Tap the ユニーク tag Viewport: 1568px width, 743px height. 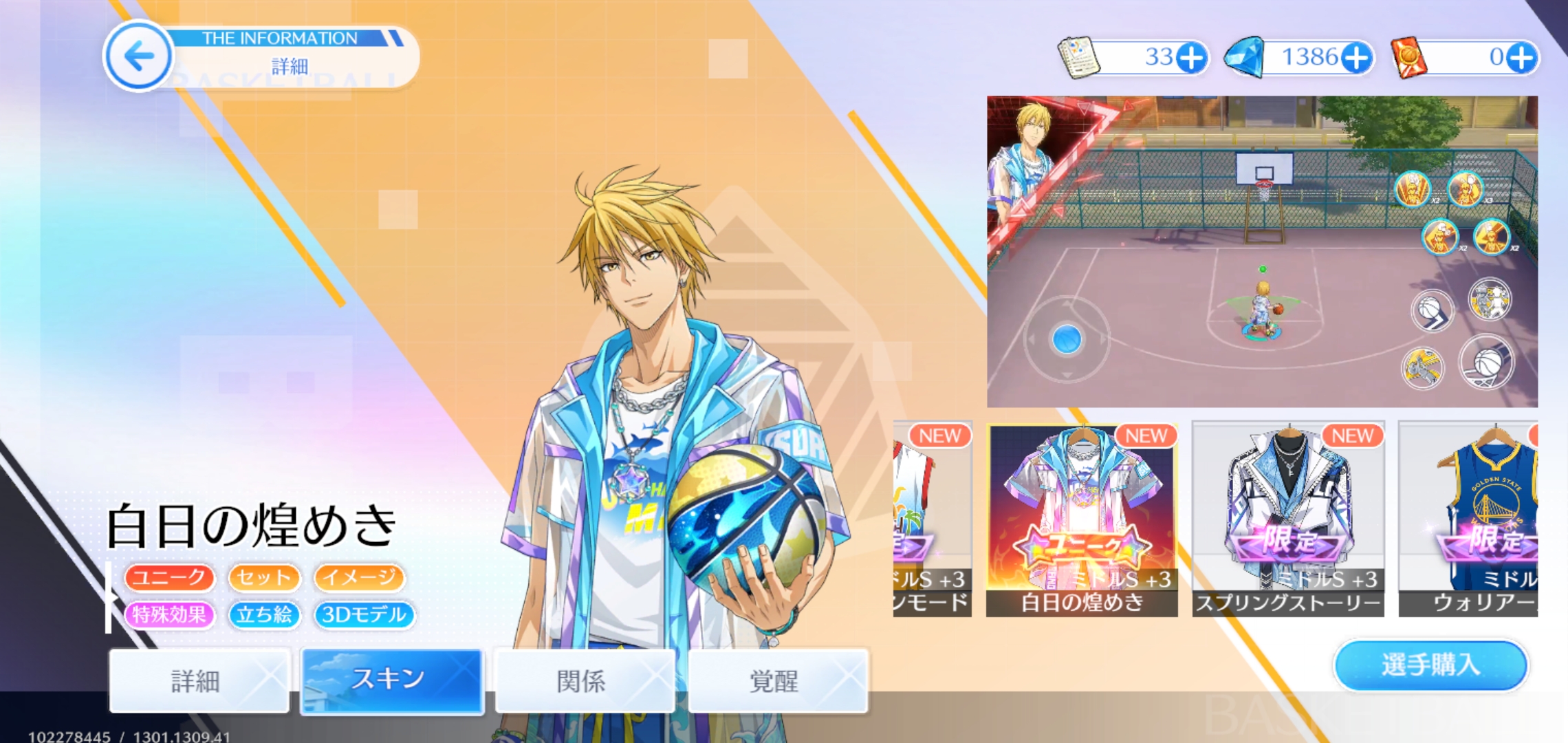coord(169,577)
